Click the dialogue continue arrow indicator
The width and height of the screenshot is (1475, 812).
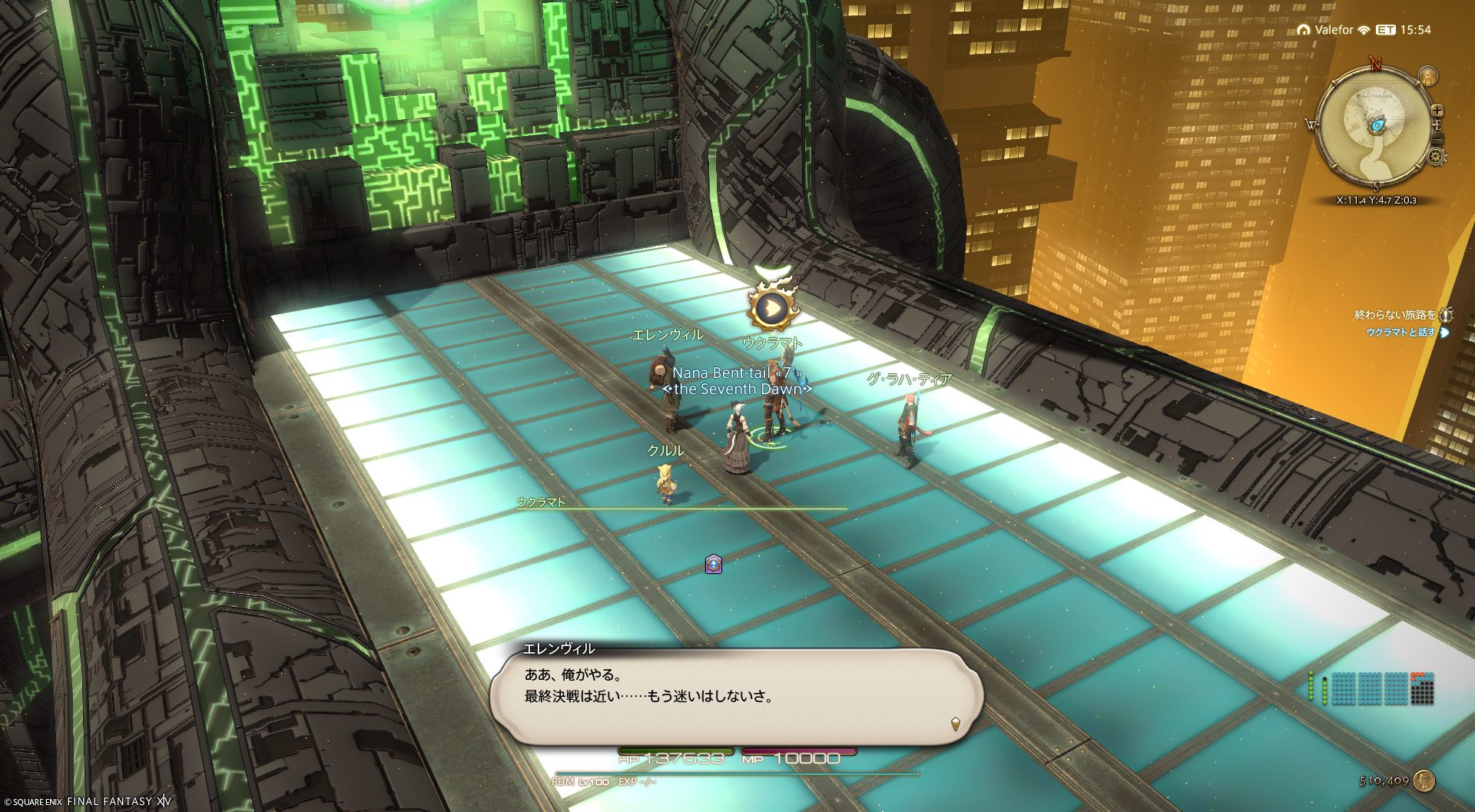(955, 723)
